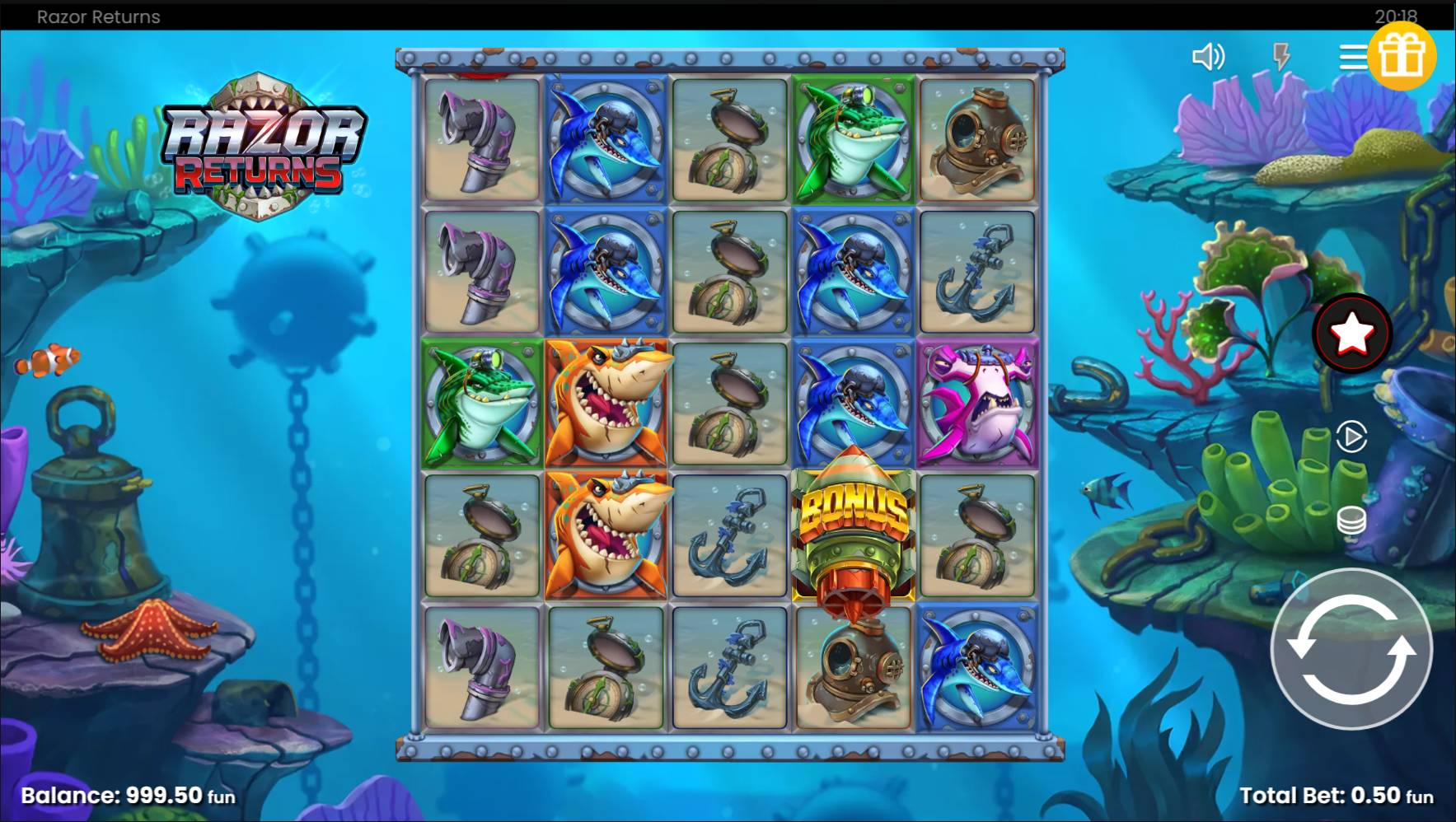Select the golden BONUS torpedo symbol
The height and width of the screenshot is (822, 1456).
tap(853, 534)
